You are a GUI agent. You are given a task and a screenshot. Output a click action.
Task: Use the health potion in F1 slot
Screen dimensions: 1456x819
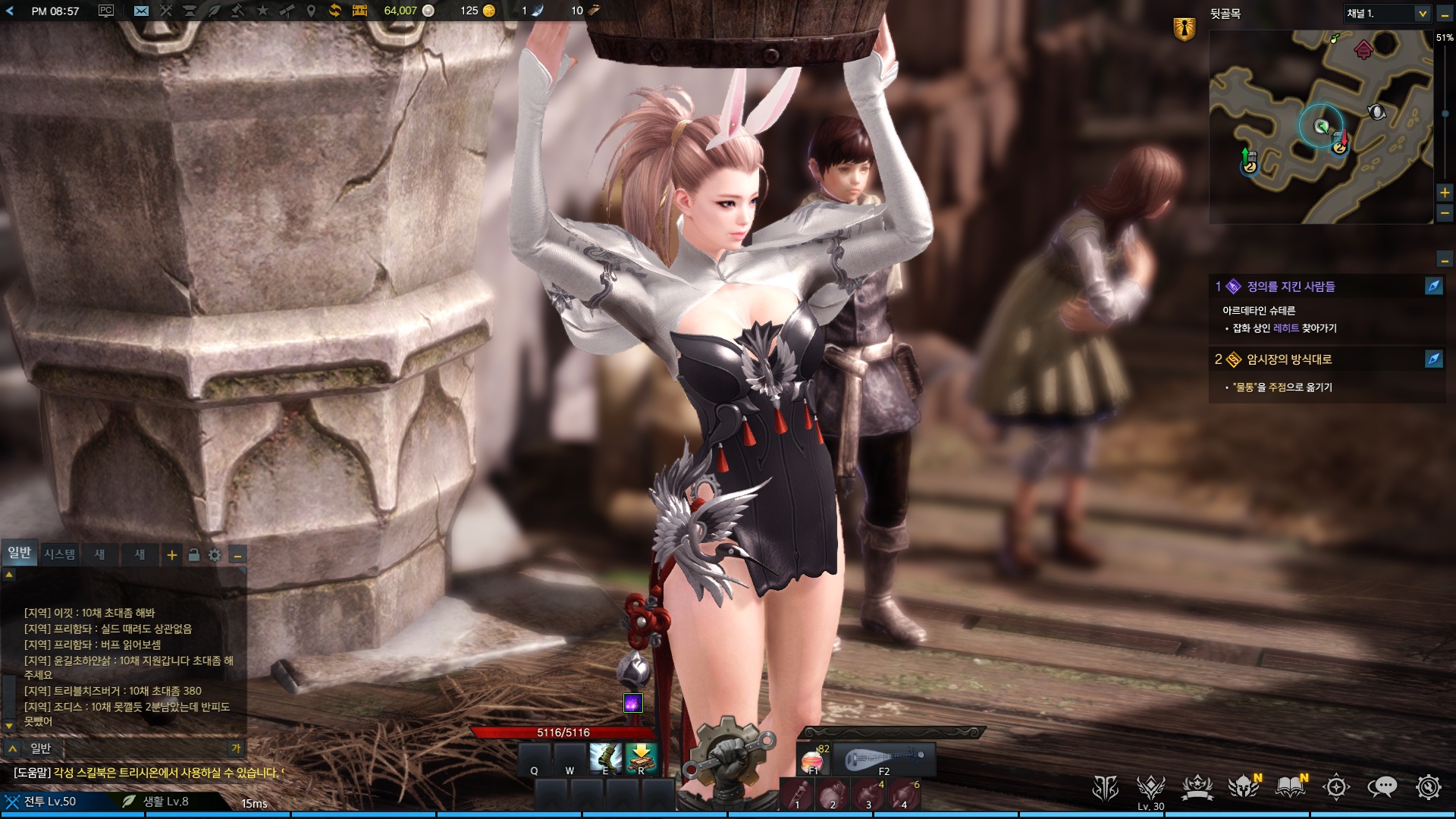(x=813, y=759)
